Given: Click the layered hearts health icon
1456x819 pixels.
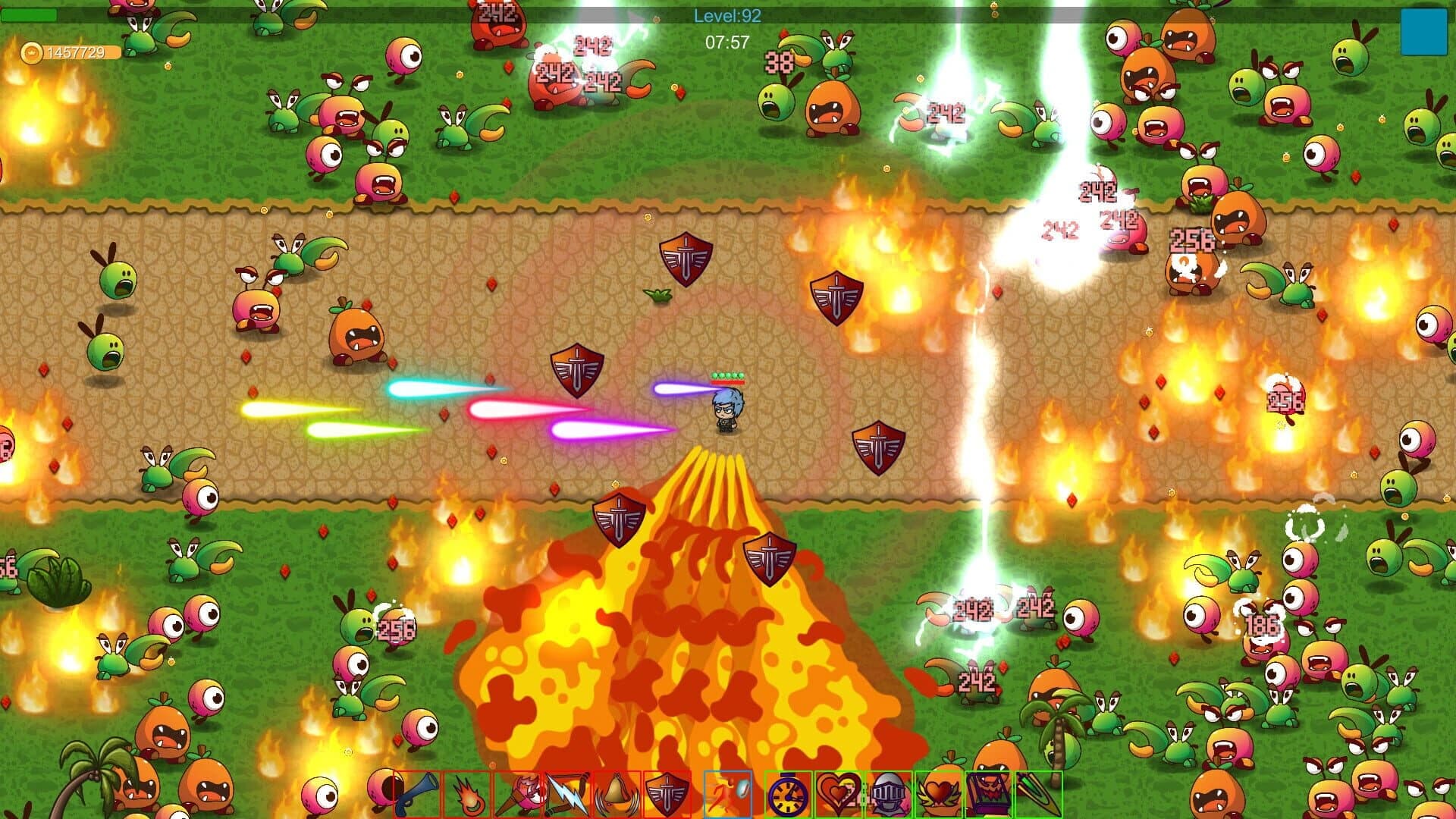Looking at the screenshot, I should (x=838, y=795).
